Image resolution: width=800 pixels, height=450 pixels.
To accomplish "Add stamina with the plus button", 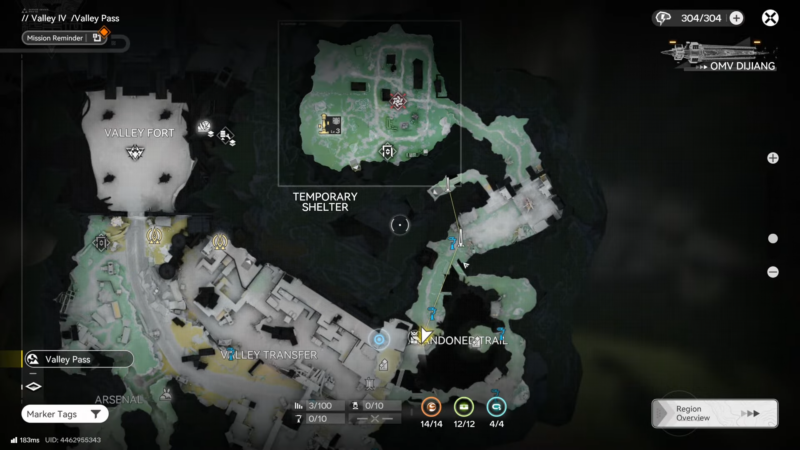I will (737, 17).
